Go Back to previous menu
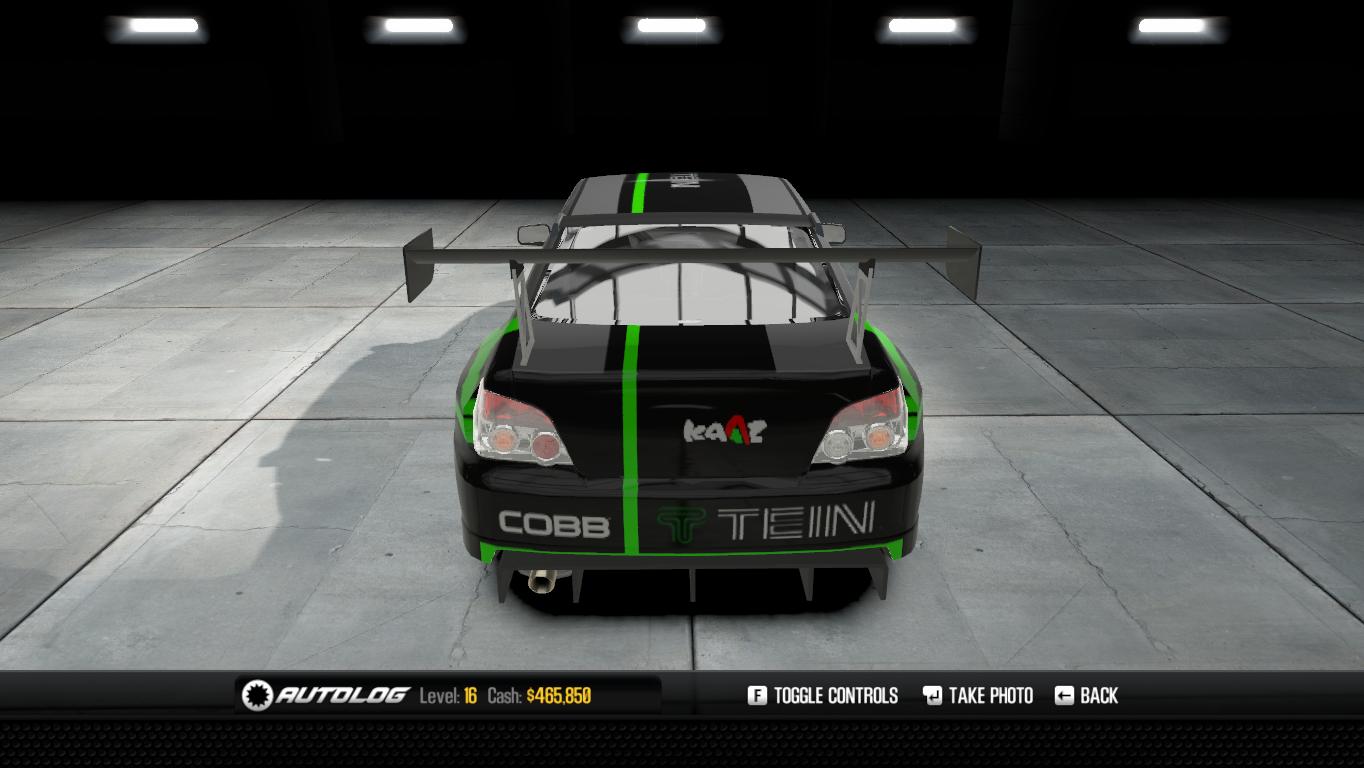This screenshot has height=768, width=1364. pos(1087,695)
